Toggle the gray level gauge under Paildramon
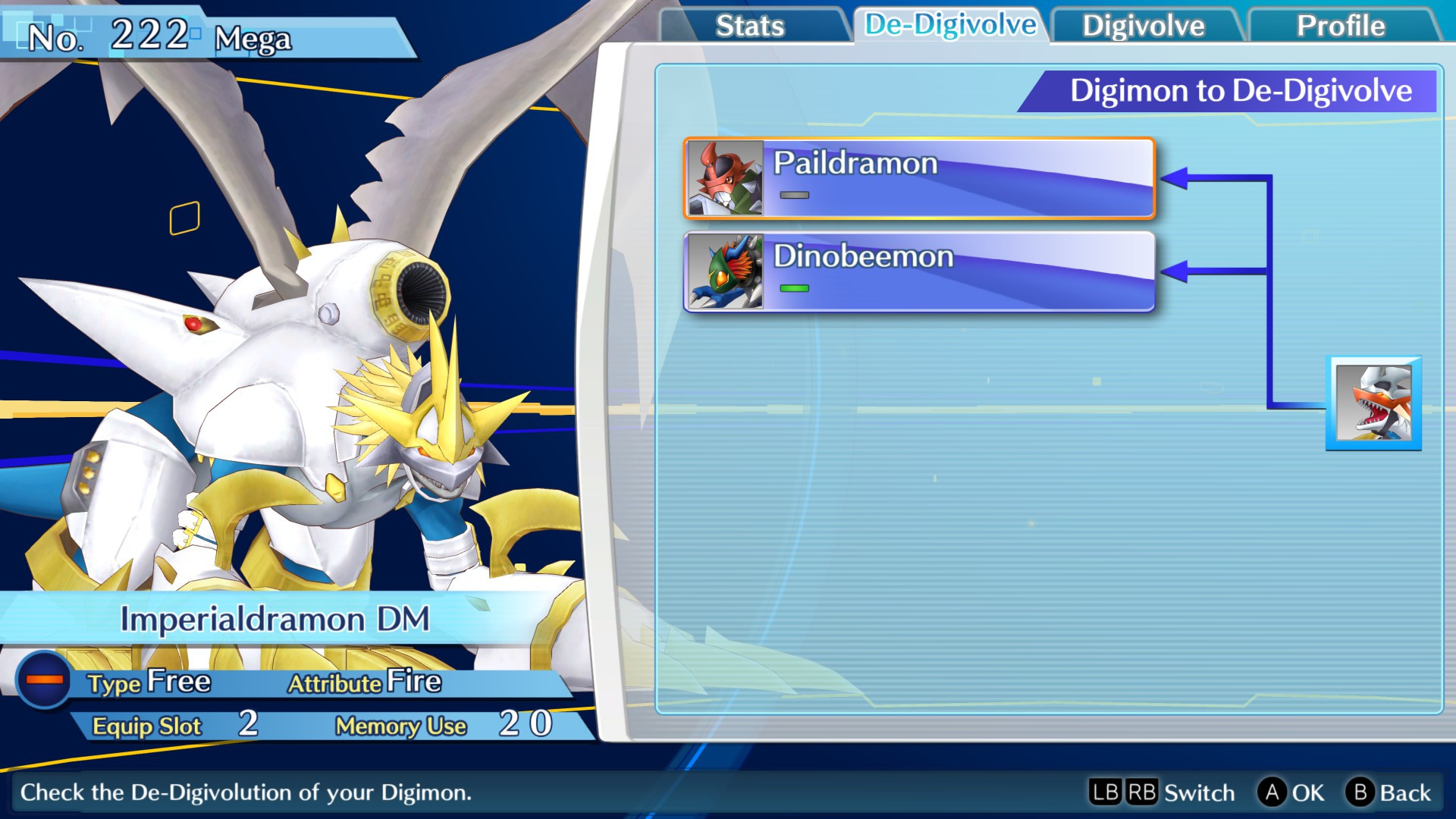This screenshot has width=1456, height=819. pos(795,195)
